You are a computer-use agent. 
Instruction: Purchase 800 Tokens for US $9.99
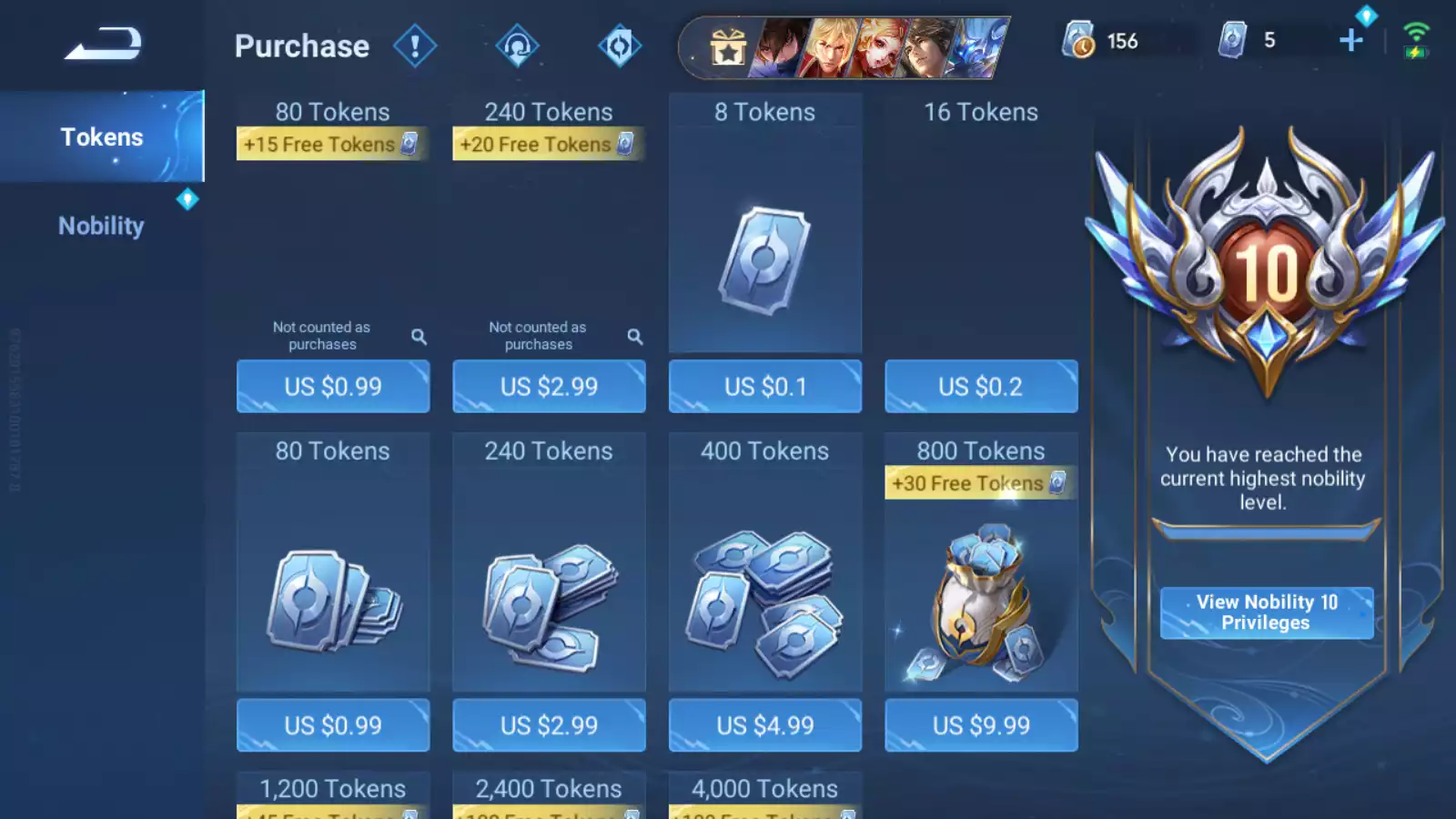pyautogui.click(x=981, y=725)
